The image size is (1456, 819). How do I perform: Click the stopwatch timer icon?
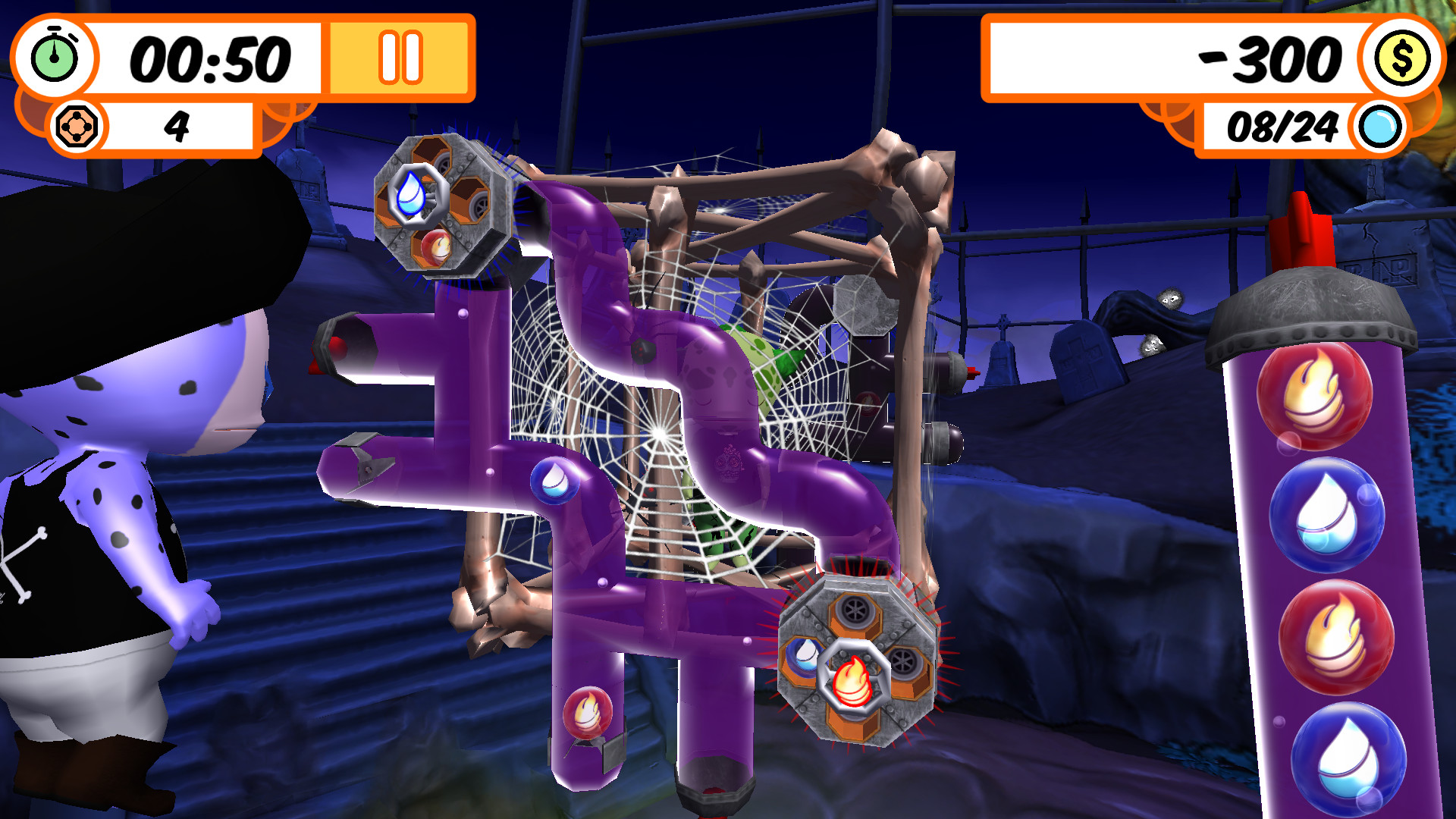pos(55,55)
